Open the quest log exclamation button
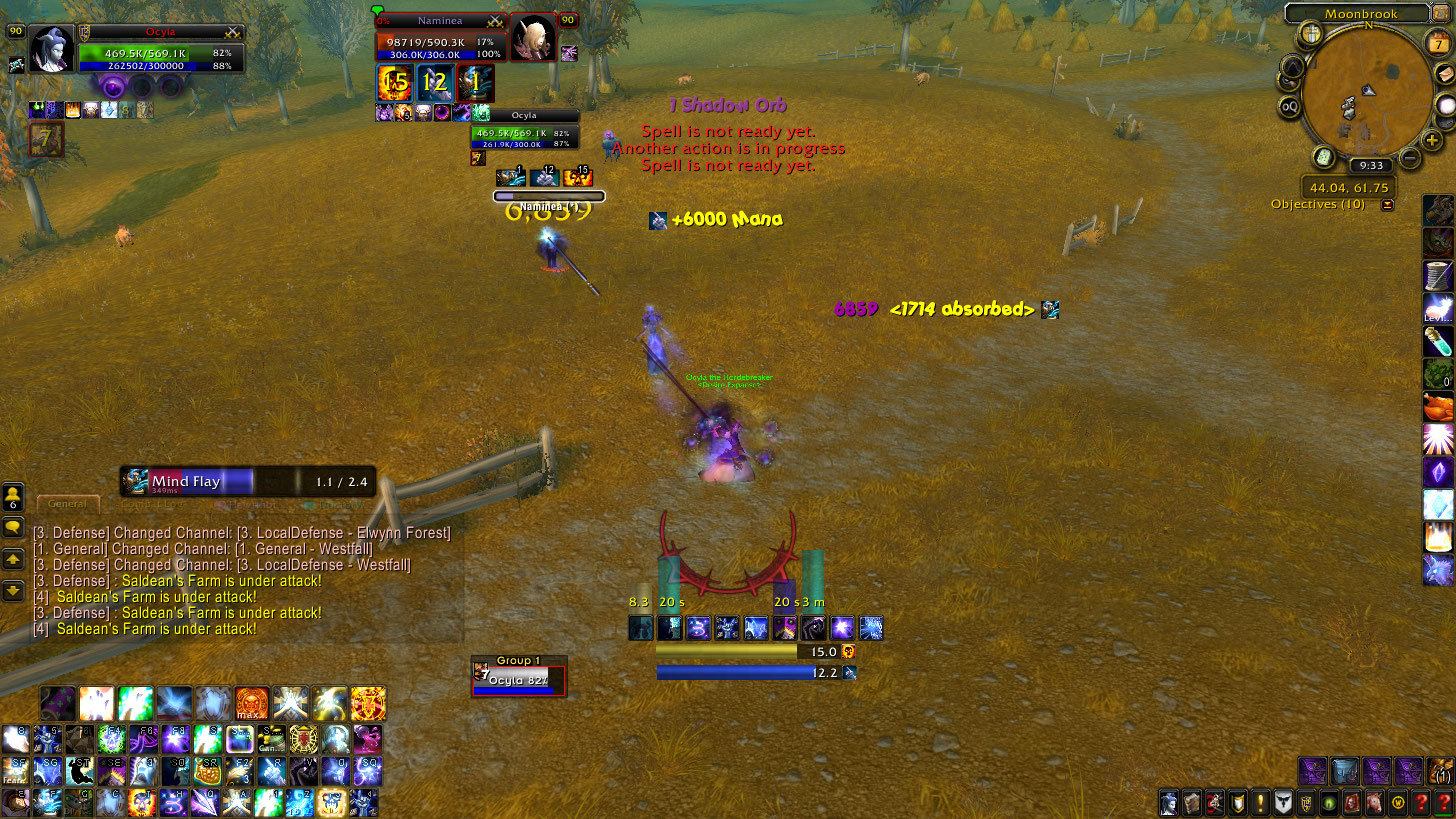1456x819 pixels. 1260,802
